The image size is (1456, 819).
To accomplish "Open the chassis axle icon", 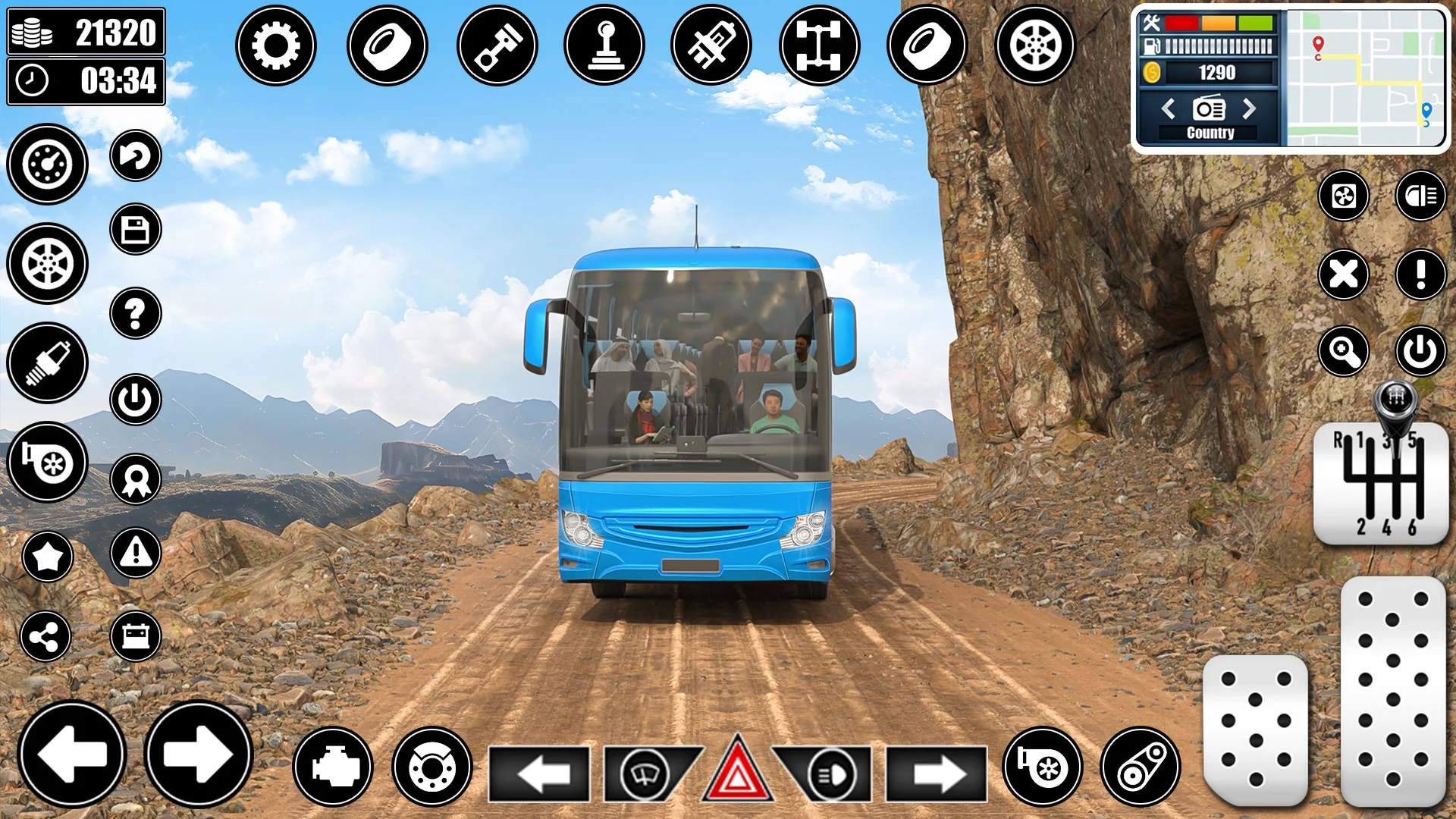I will (819, 45).
